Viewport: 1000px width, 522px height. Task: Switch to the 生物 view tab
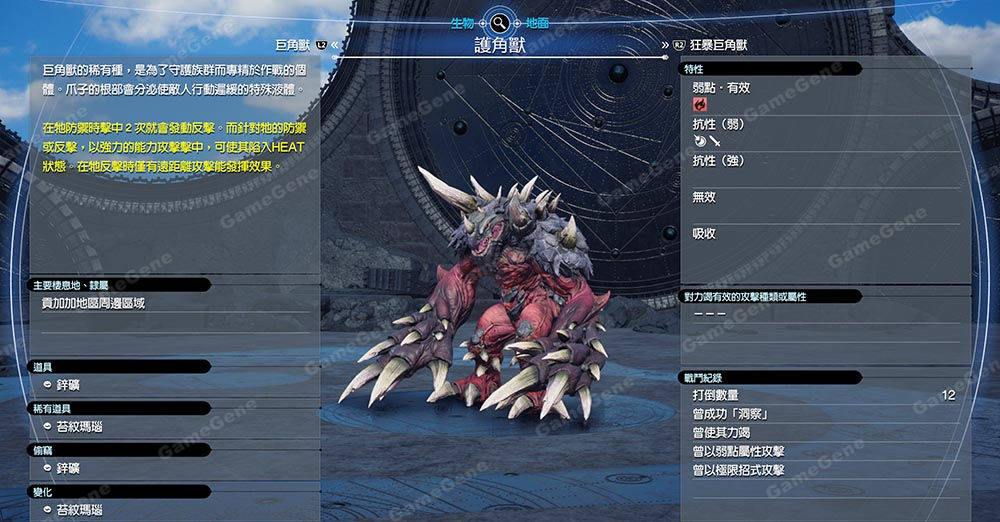click(x=462, y=20)
